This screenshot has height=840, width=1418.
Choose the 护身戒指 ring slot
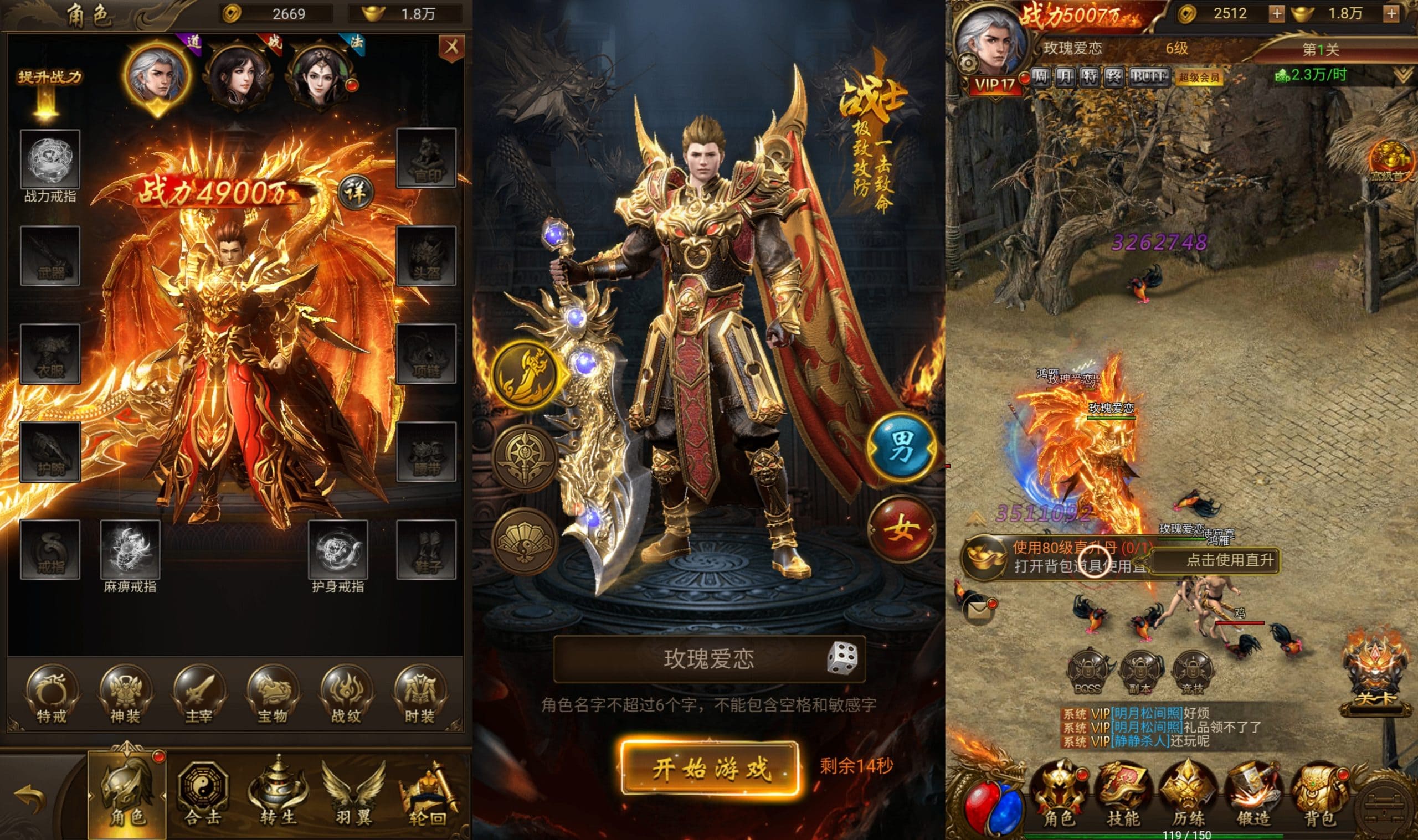(x=338, y=550)
